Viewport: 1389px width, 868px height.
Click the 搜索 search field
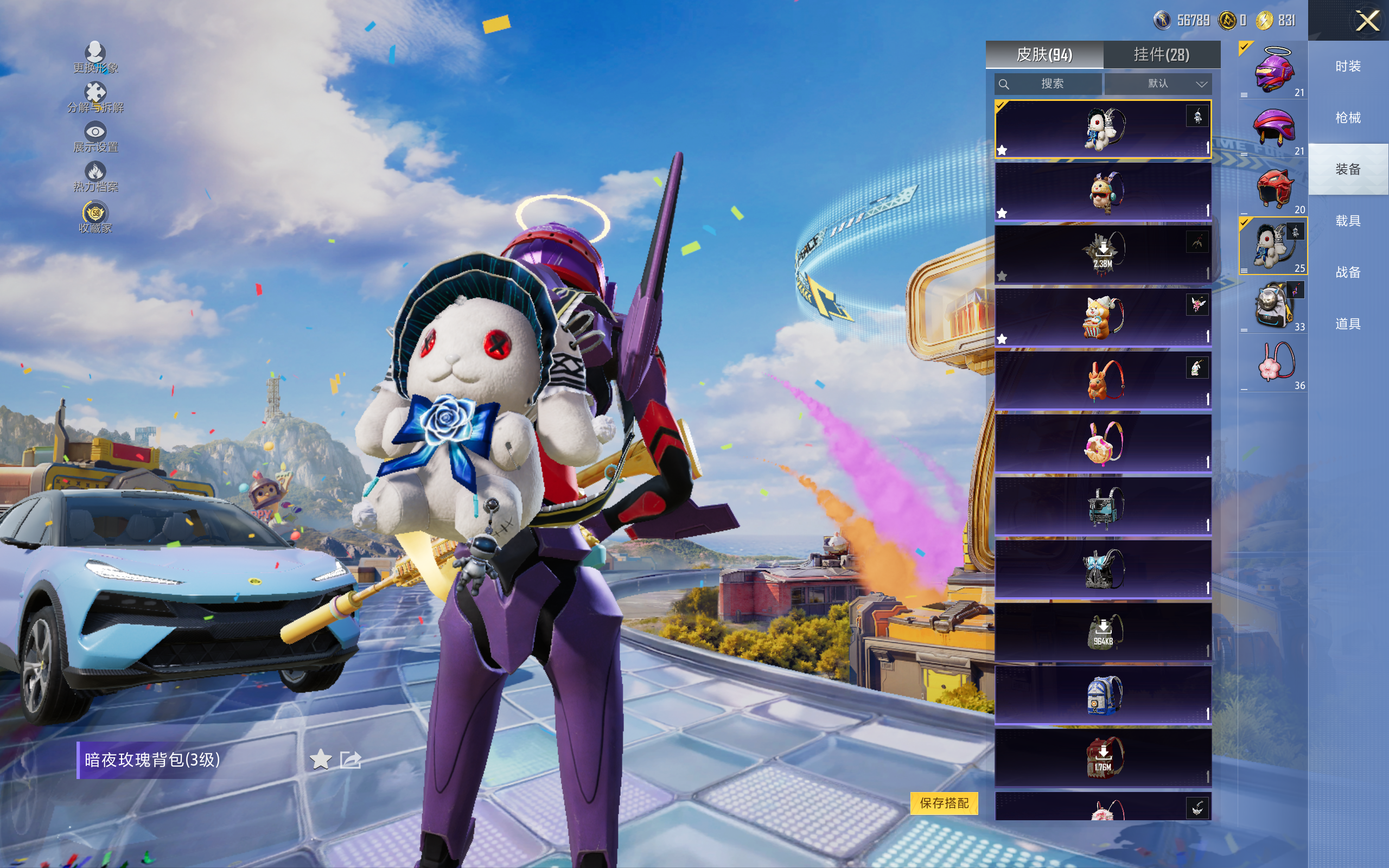pyautogui.click(x=1048, y=84)
